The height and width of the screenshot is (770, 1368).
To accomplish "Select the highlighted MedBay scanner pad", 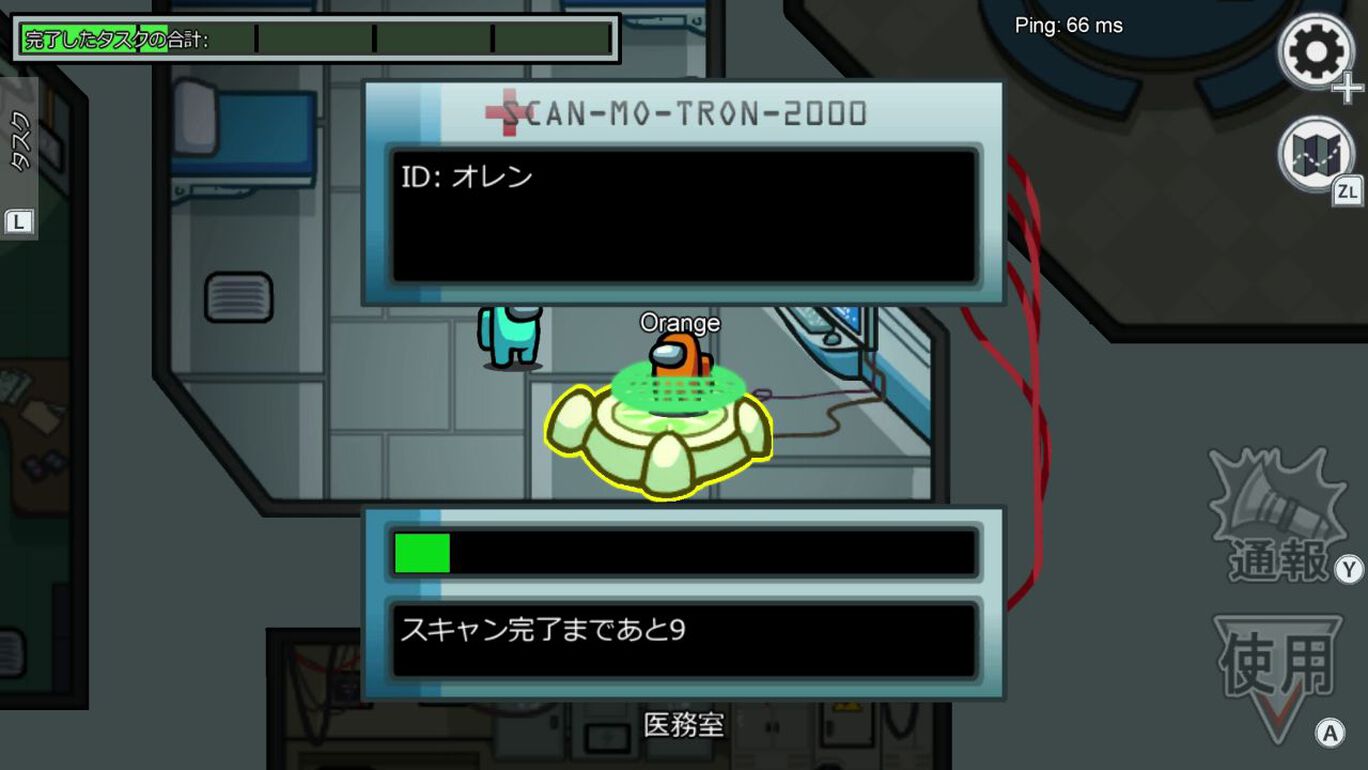I will [x=660, y=435].
